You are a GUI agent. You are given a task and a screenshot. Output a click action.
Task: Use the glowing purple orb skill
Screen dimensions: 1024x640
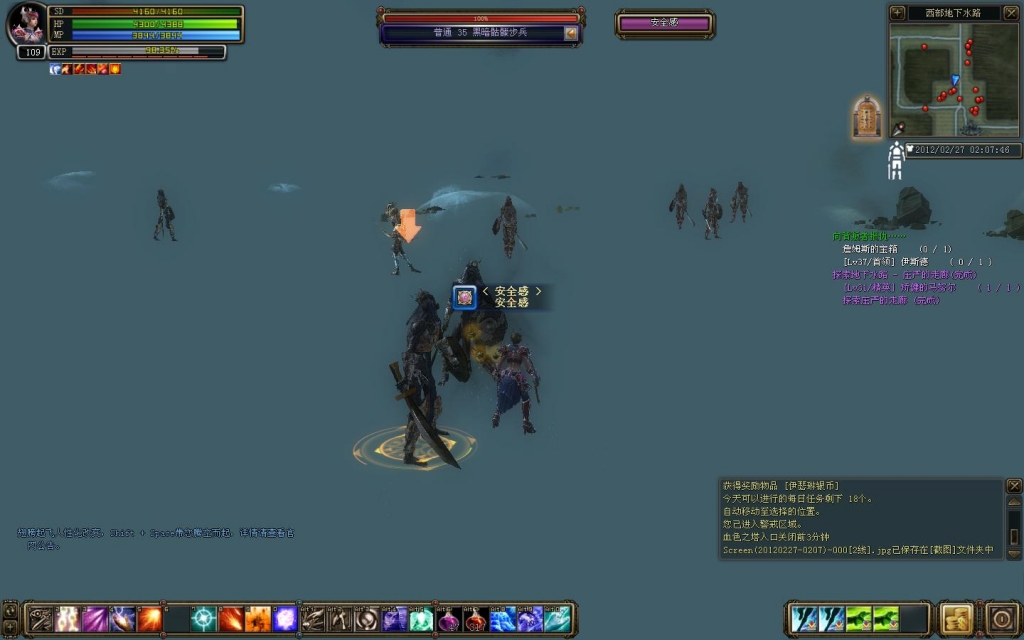click(x=285, y=619)
